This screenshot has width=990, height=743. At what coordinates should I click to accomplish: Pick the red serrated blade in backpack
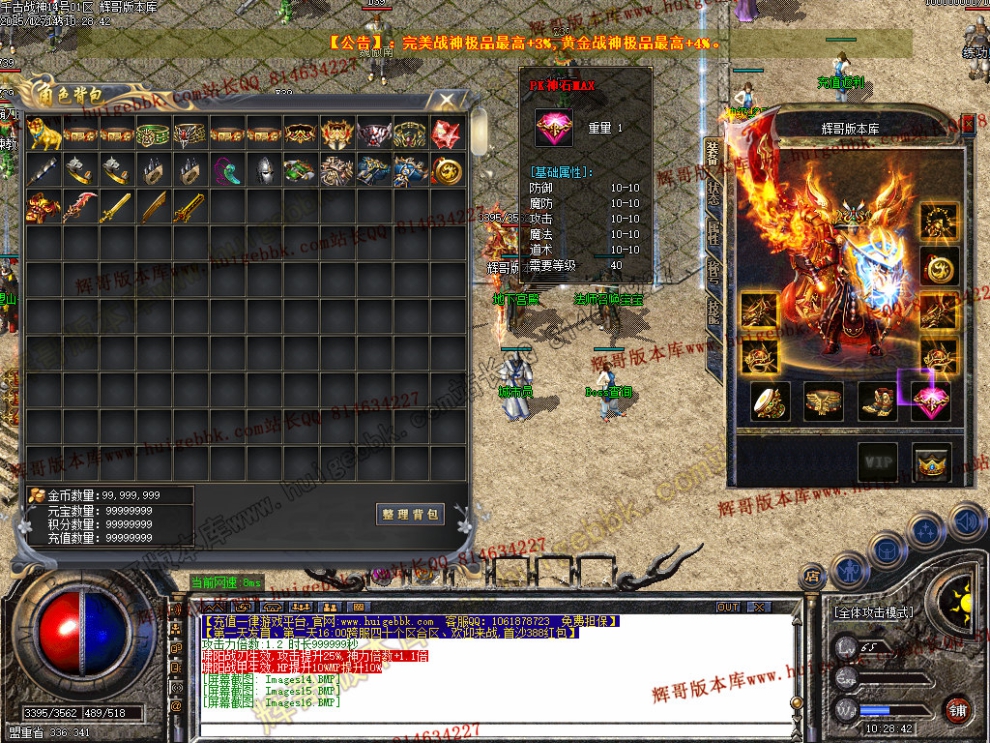tap(80, 207)
